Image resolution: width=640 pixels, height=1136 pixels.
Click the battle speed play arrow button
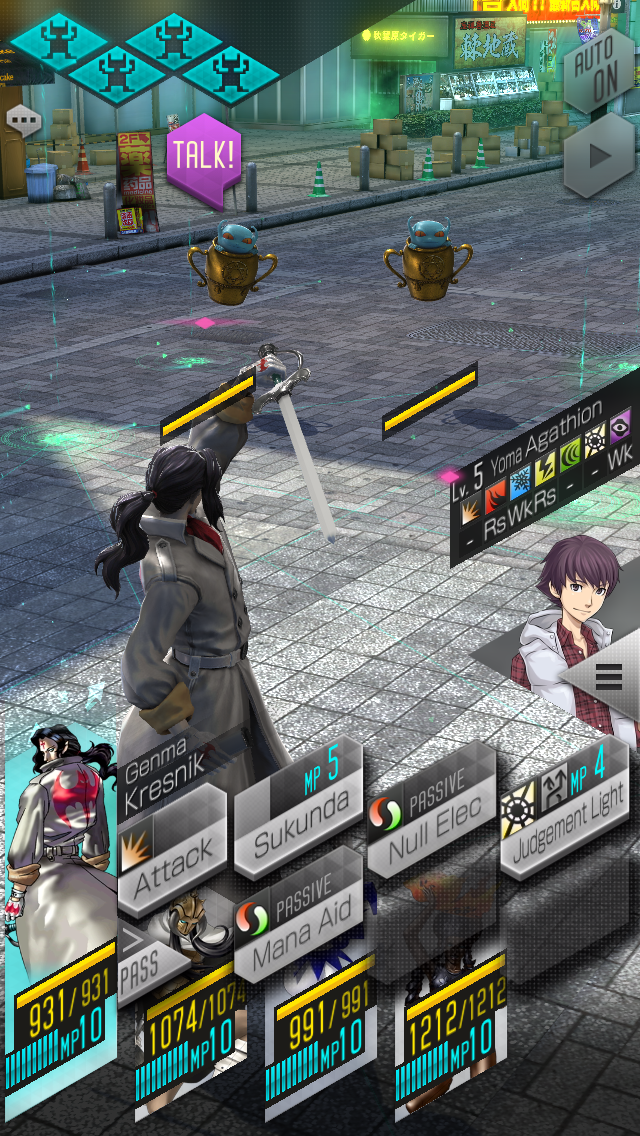point(600,156)
